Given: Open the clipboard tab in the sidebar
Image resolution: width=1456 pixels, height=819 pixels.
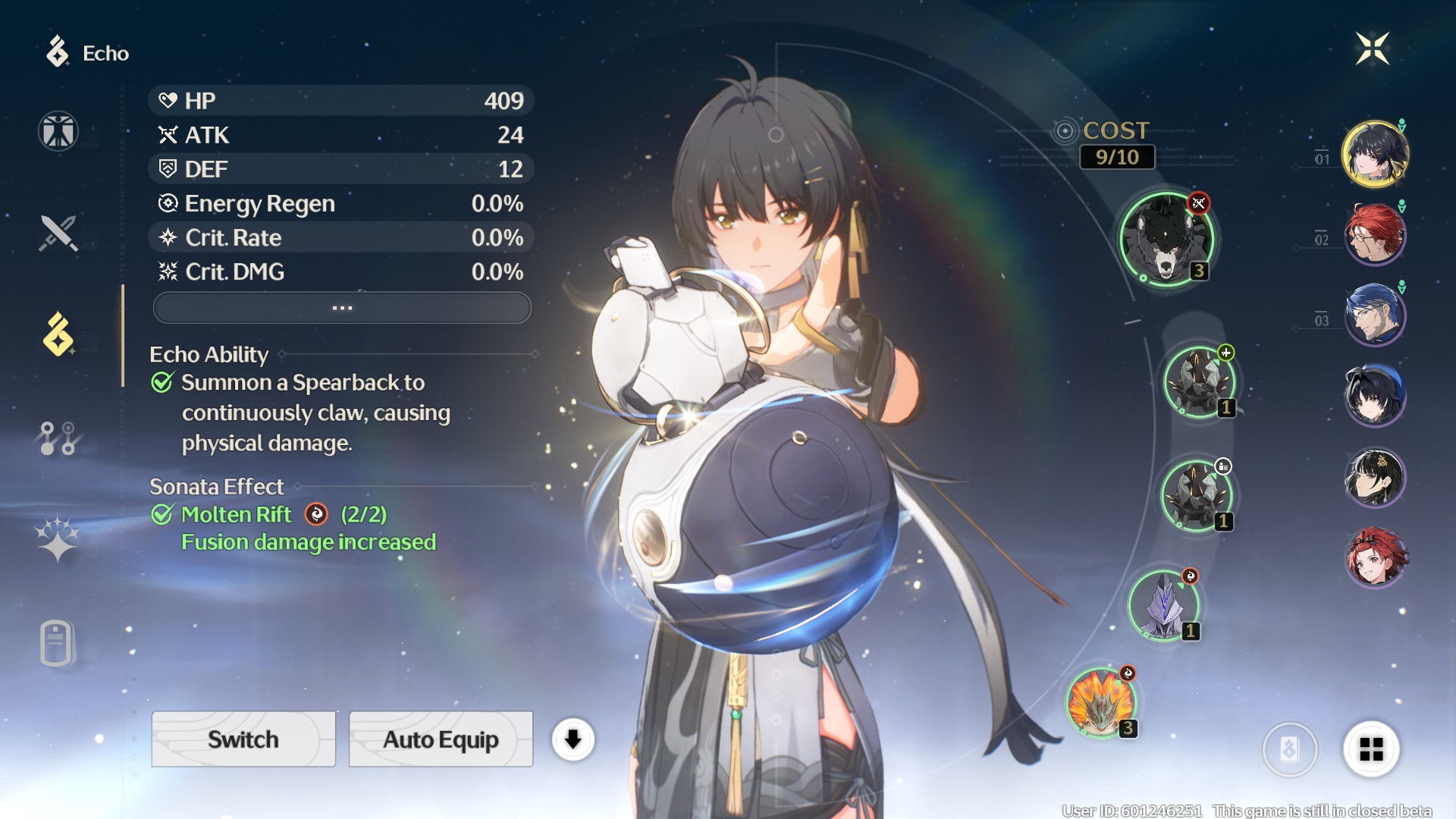Looking at the screenshot, I should [x=57, y=643].
